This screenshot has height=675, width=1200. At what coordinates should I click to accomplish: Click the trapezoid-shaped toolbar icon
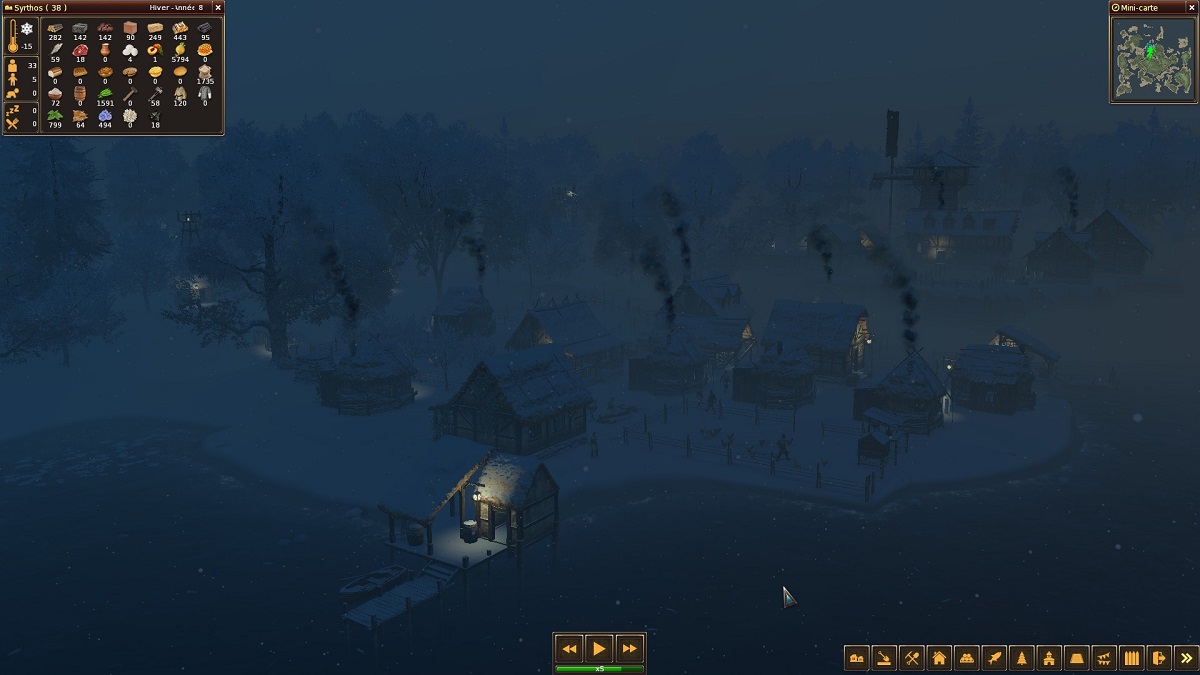pos(1076,658)
